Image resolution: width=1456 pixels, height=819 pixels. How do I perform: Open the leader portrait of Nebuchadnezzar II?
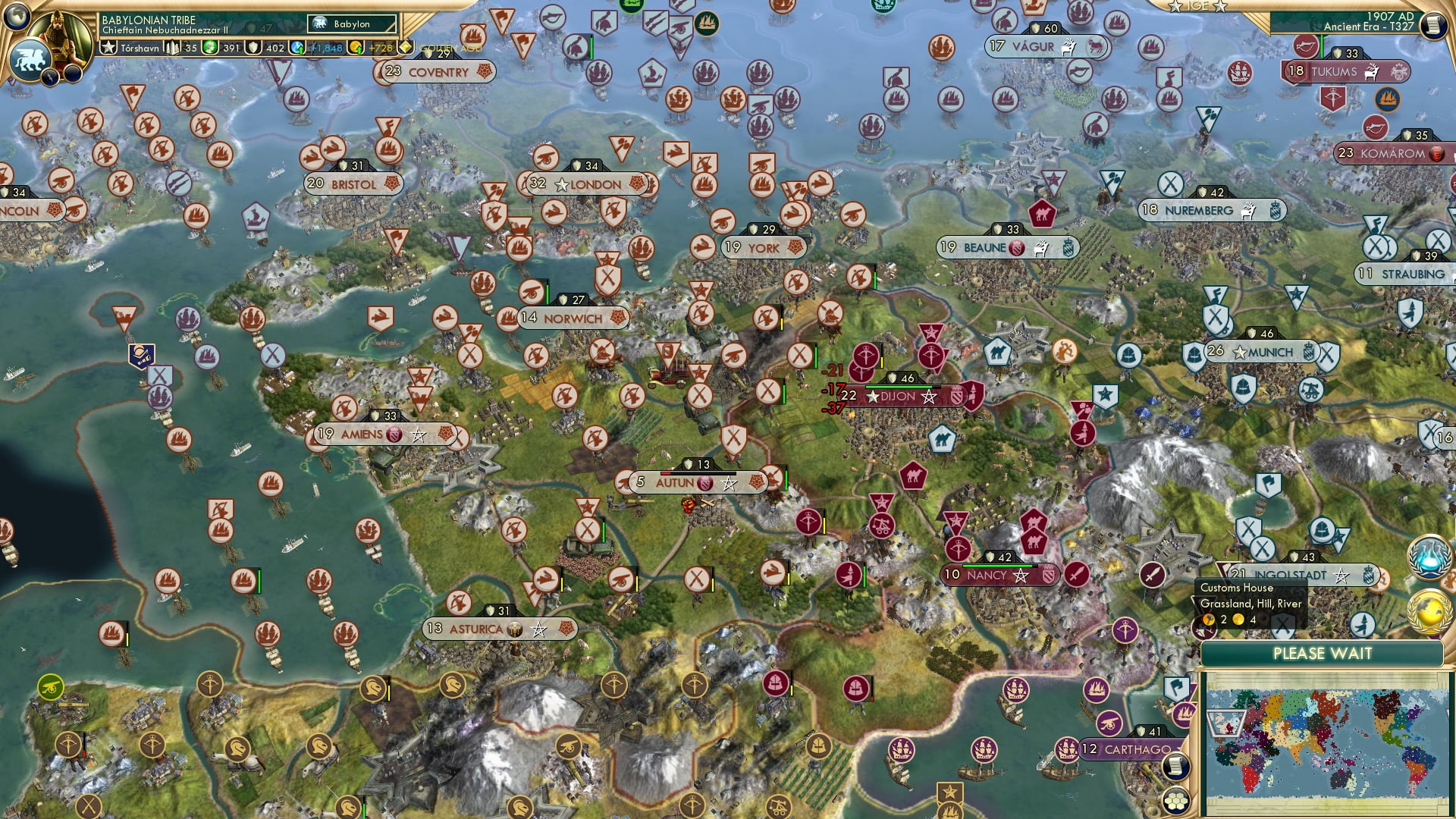click(61, 32)
